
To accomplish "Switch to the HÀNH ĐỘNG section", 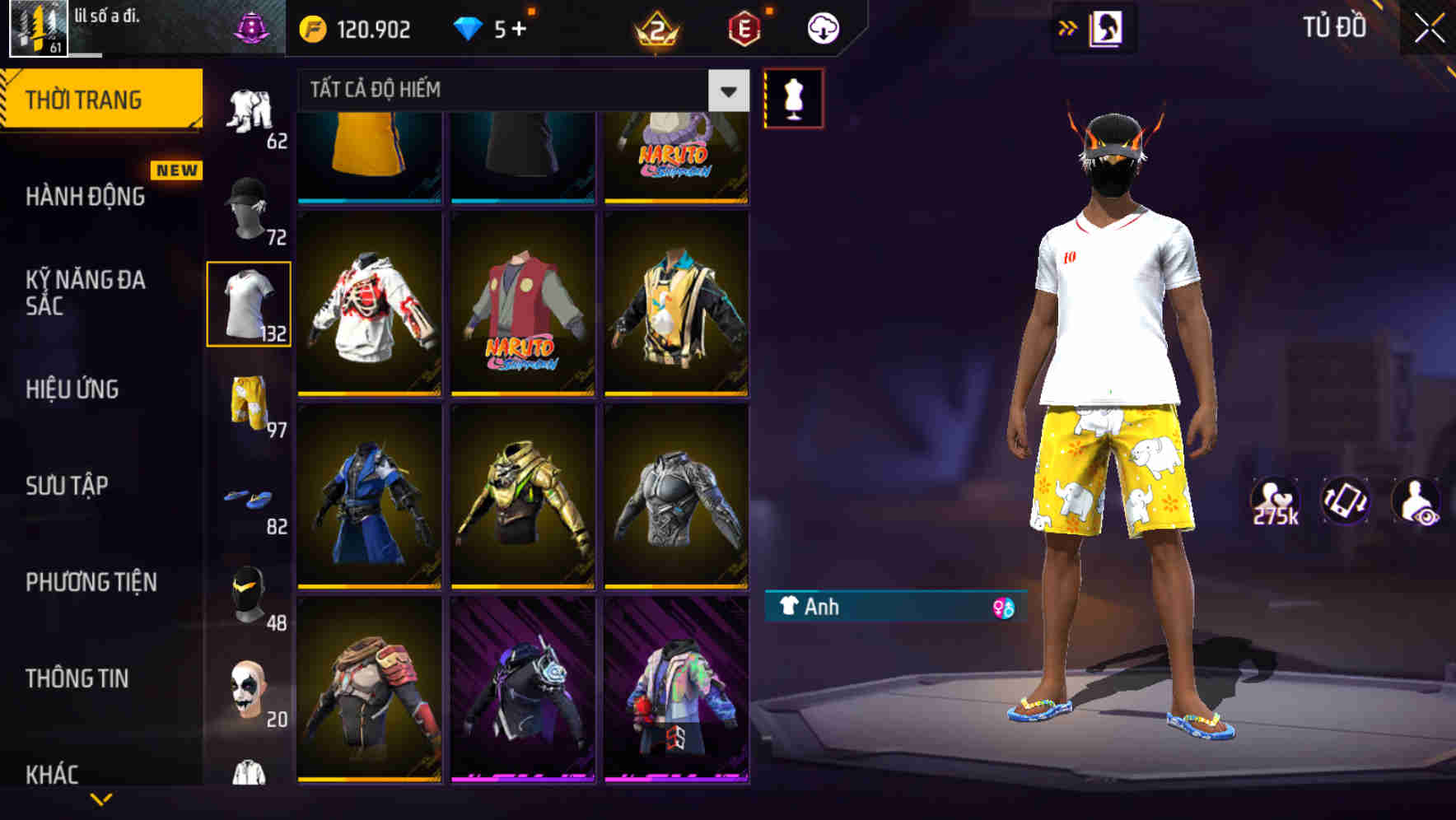I will [x=82, y=197].
